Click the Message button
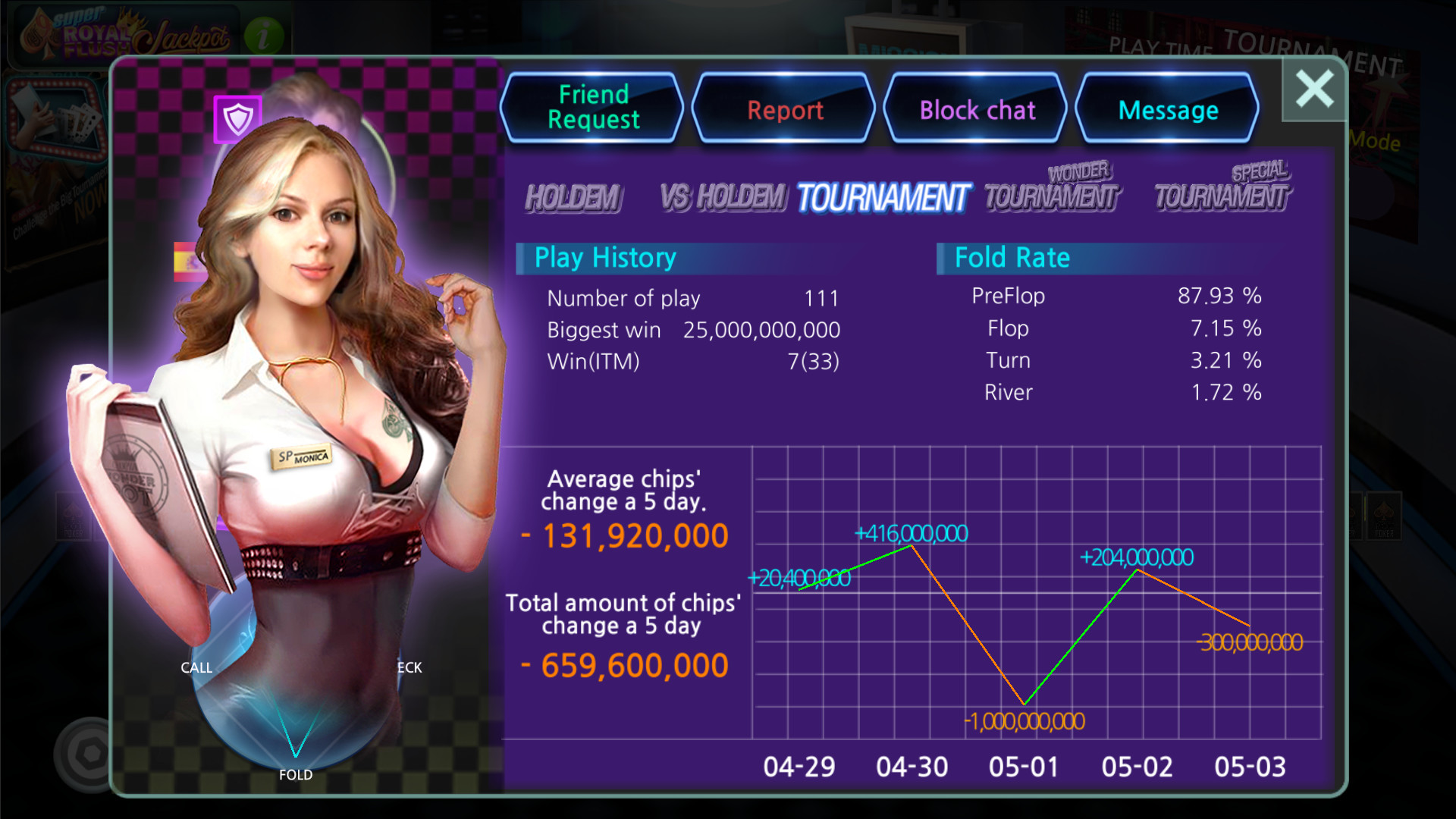 coord(1168,110)
